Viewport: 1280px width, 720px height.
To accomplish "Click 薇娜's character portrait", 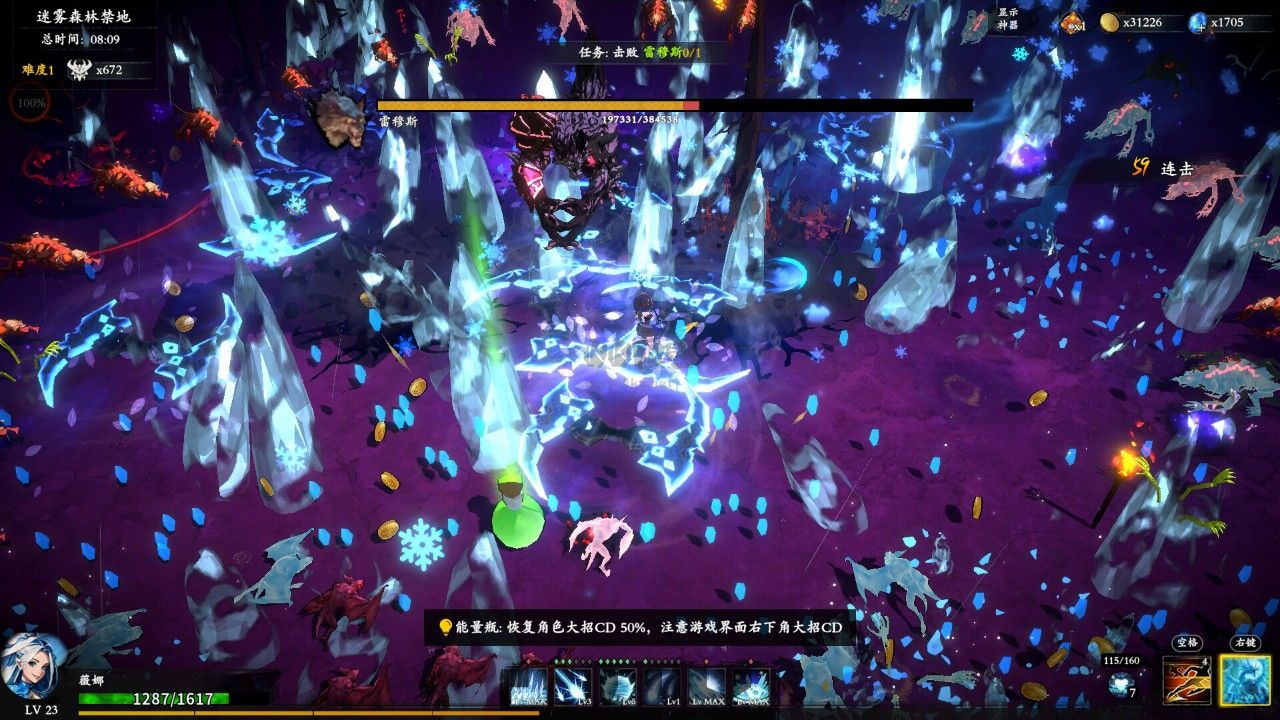I will [x=32, y=664].
